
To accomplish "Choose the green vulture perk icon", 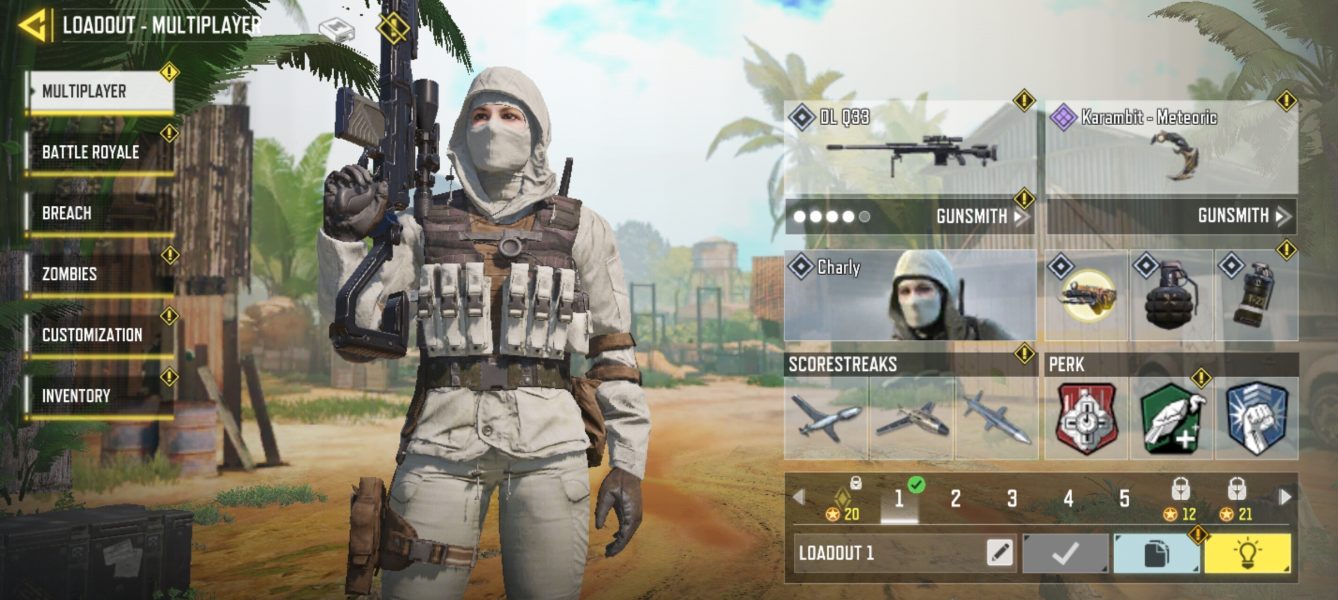I will [x=1172, y=418].
